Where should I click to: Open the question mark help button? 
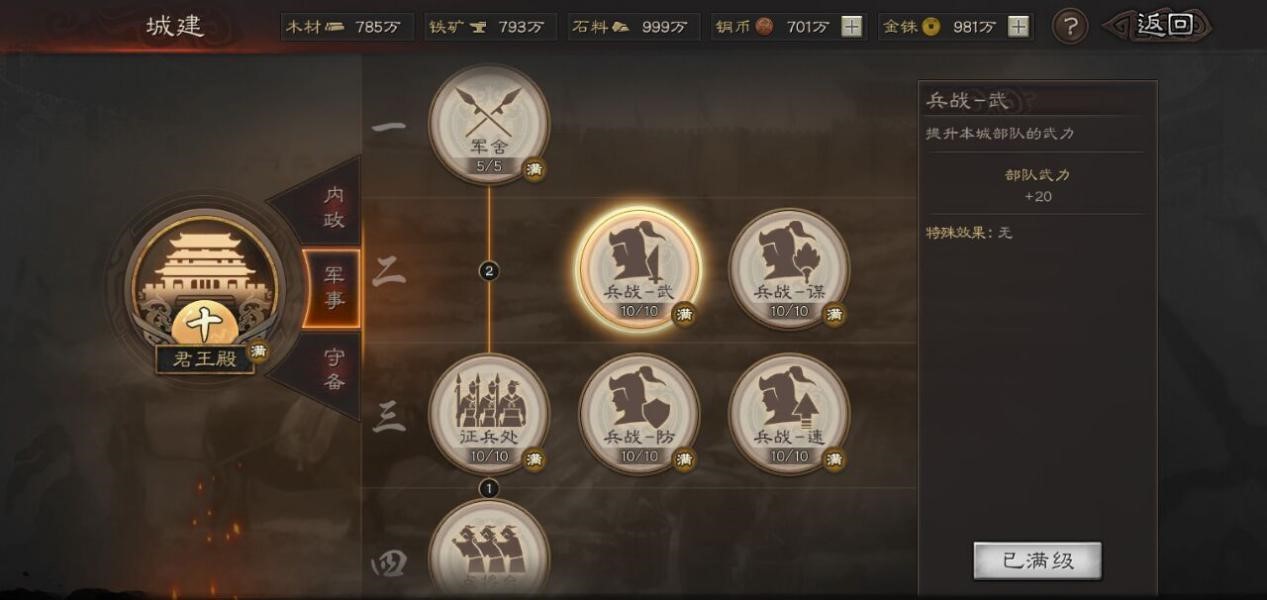pos(1070,27)
